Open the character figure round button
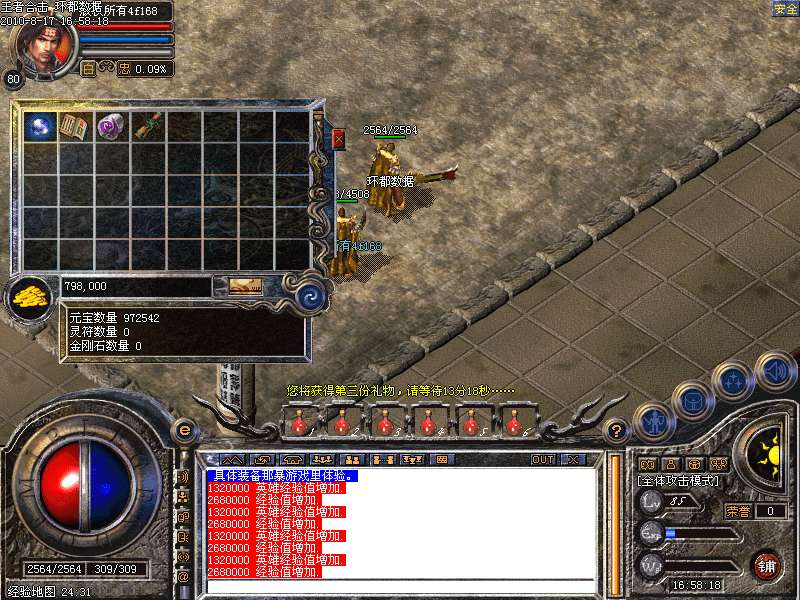The width and height of the screenshot is (800, 600). pyautogui.click(x=652, y=423)
